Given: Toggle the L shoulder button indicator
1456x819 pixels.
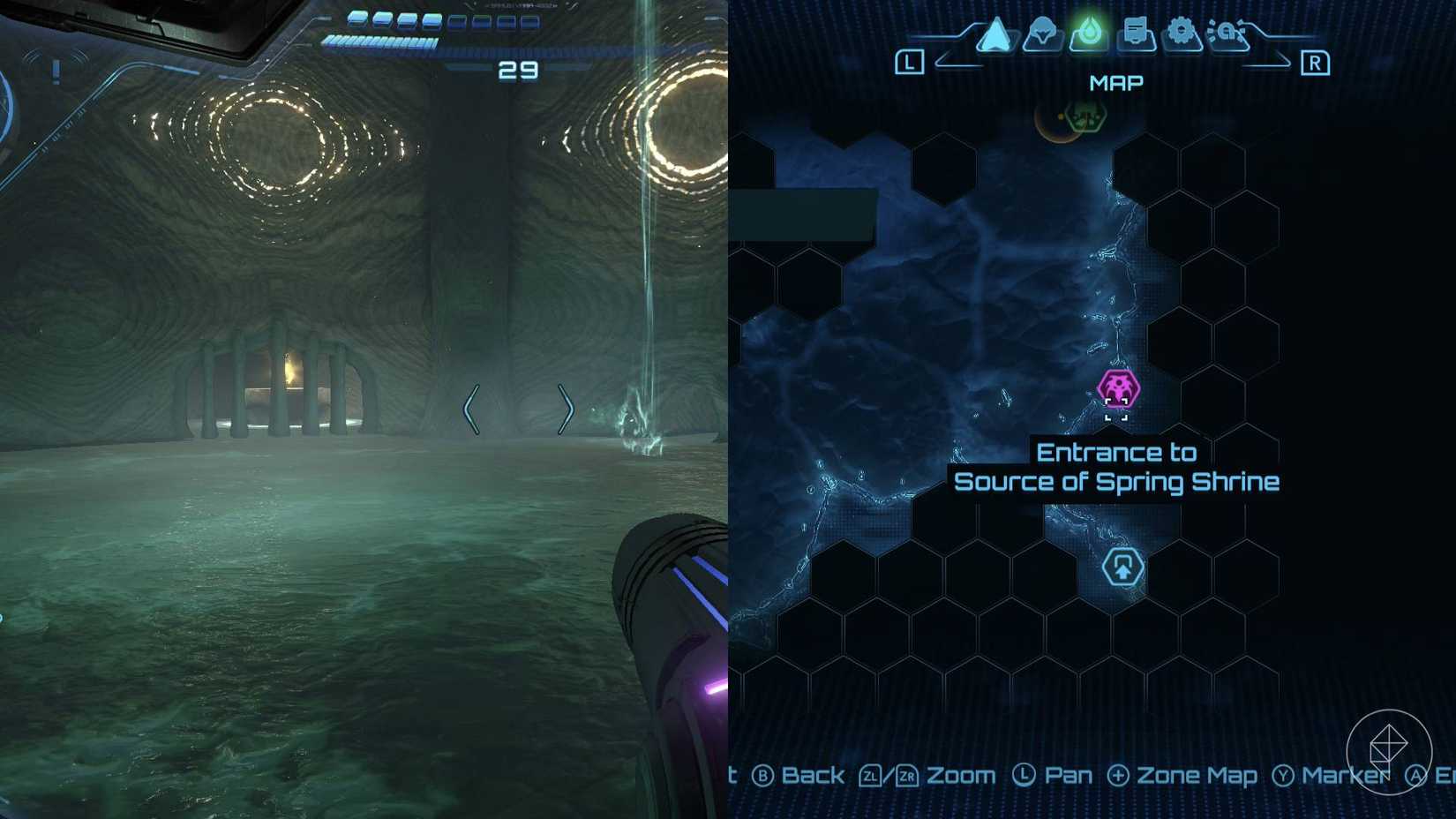Looking at the screenshot, I should point(910,62).
